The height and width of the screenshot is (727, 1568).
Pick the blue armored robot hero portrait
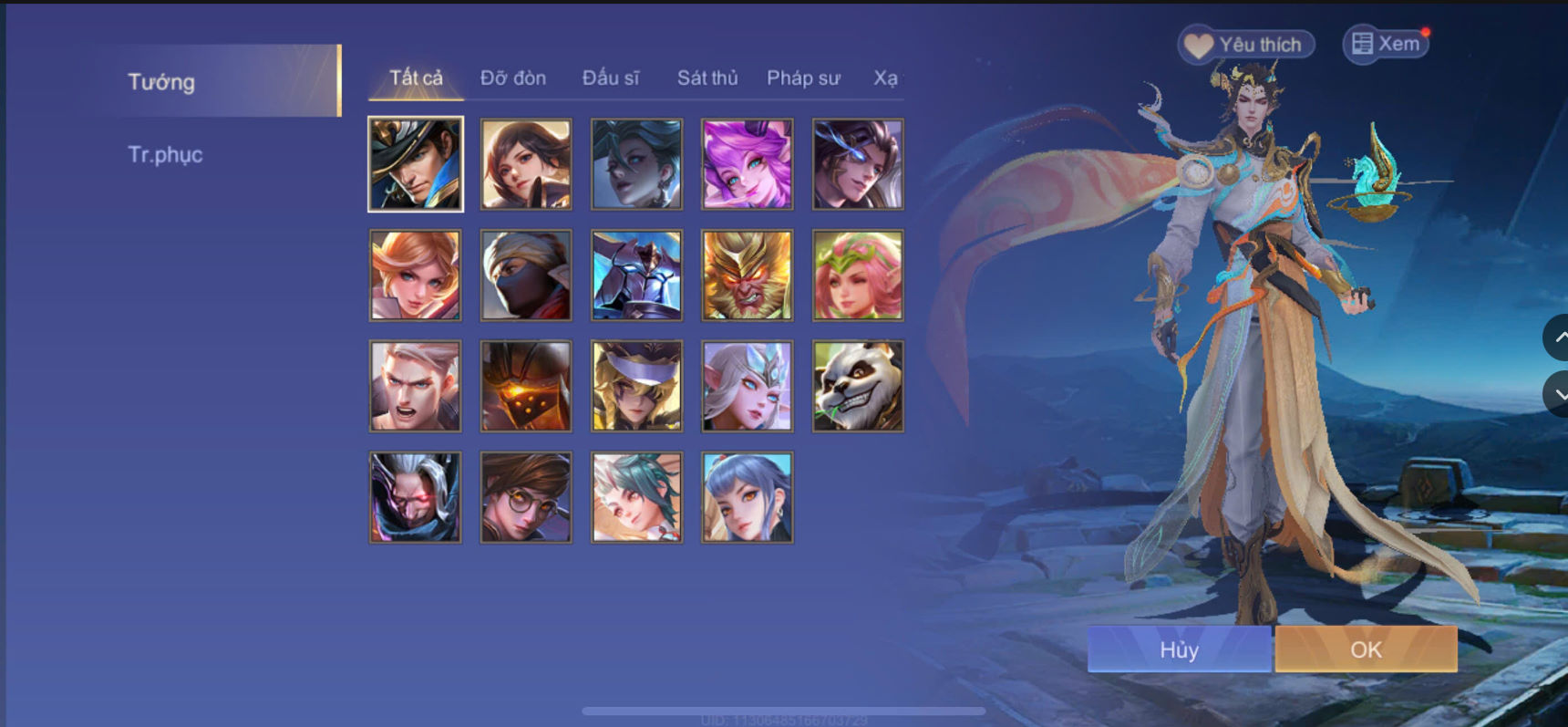coord(636,275)
